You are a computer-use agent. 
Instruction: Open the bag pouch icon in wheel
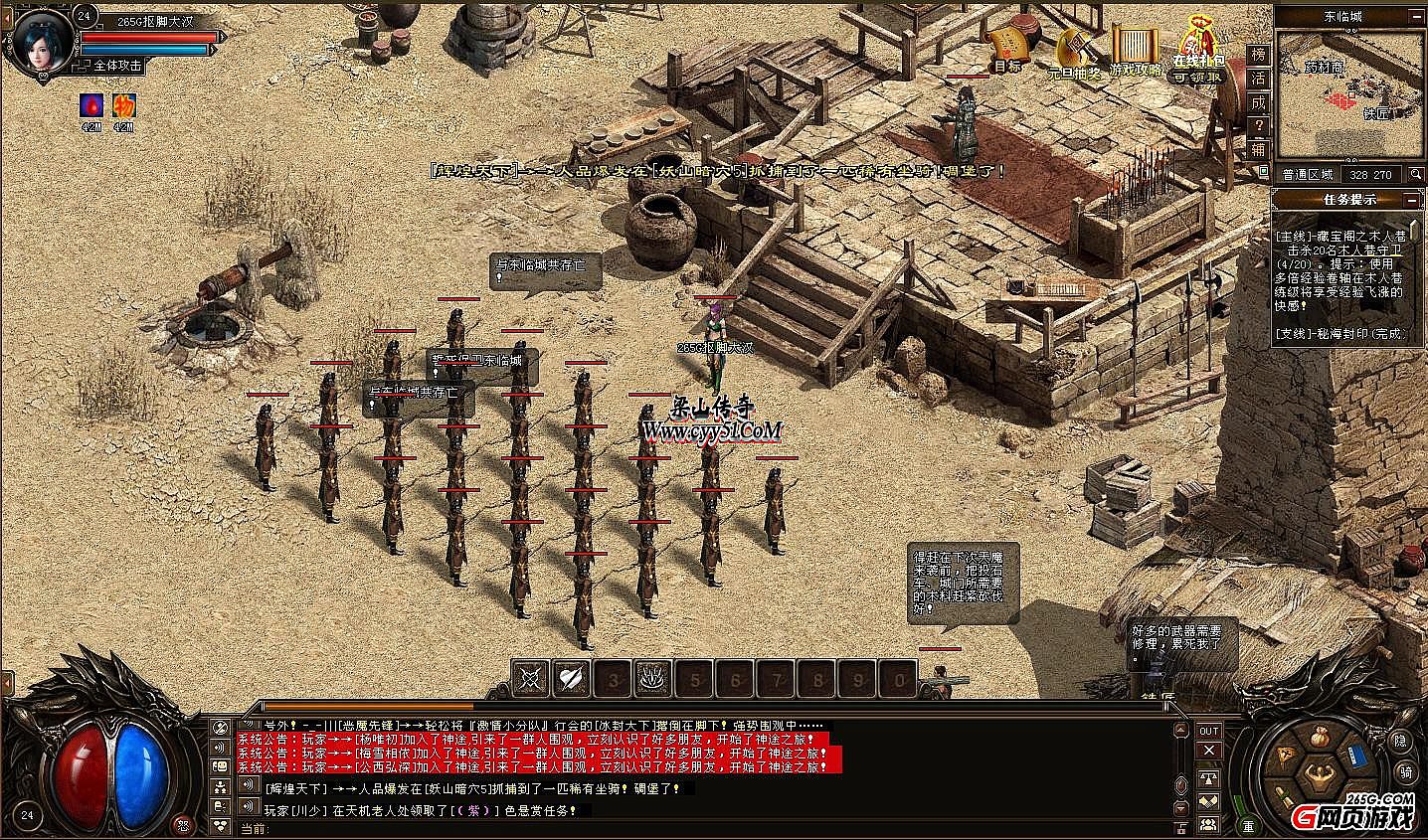1321,737
